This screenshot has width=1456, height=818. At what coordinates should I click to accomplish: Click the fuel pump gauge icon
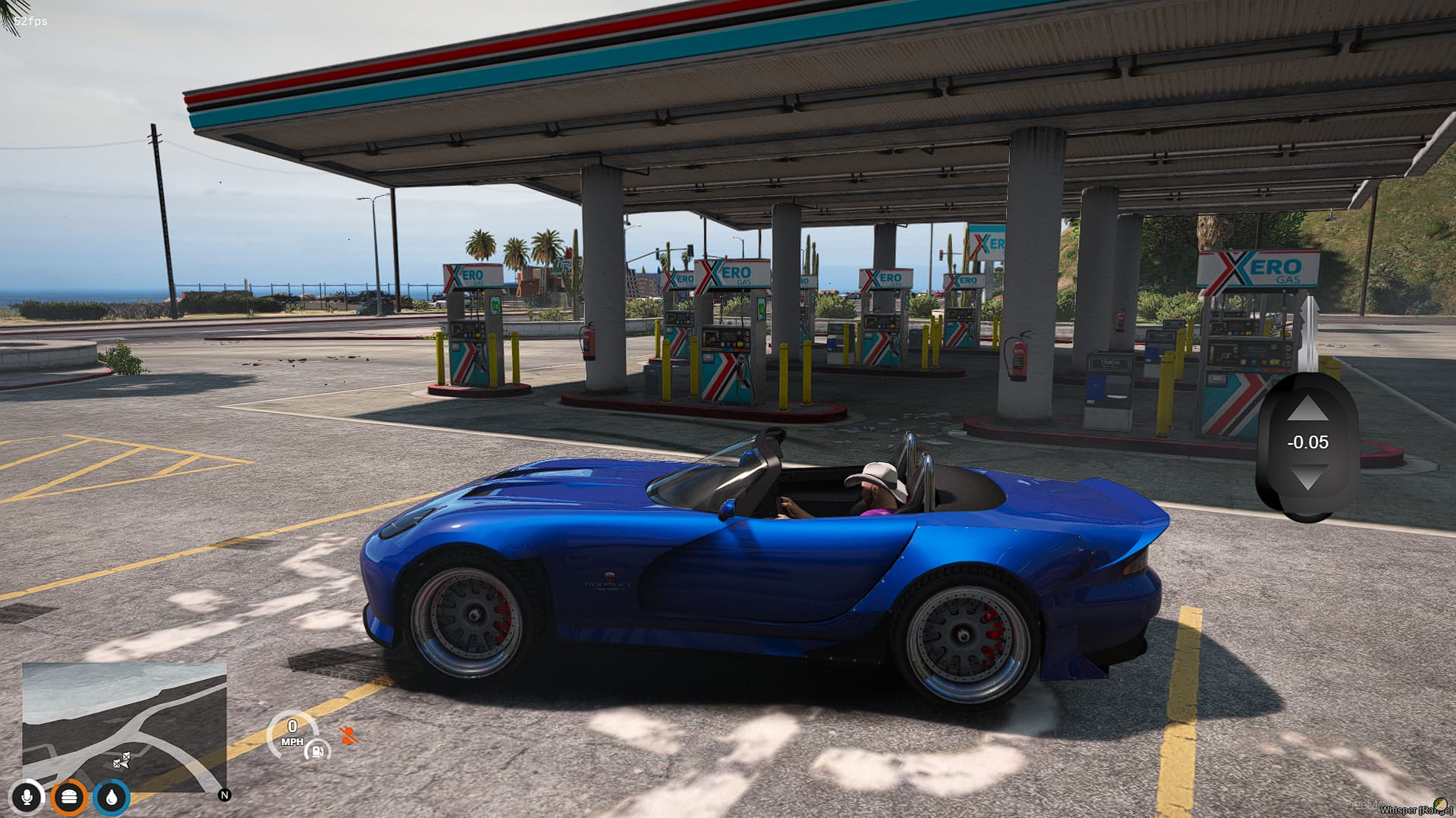tap(317, 751)
